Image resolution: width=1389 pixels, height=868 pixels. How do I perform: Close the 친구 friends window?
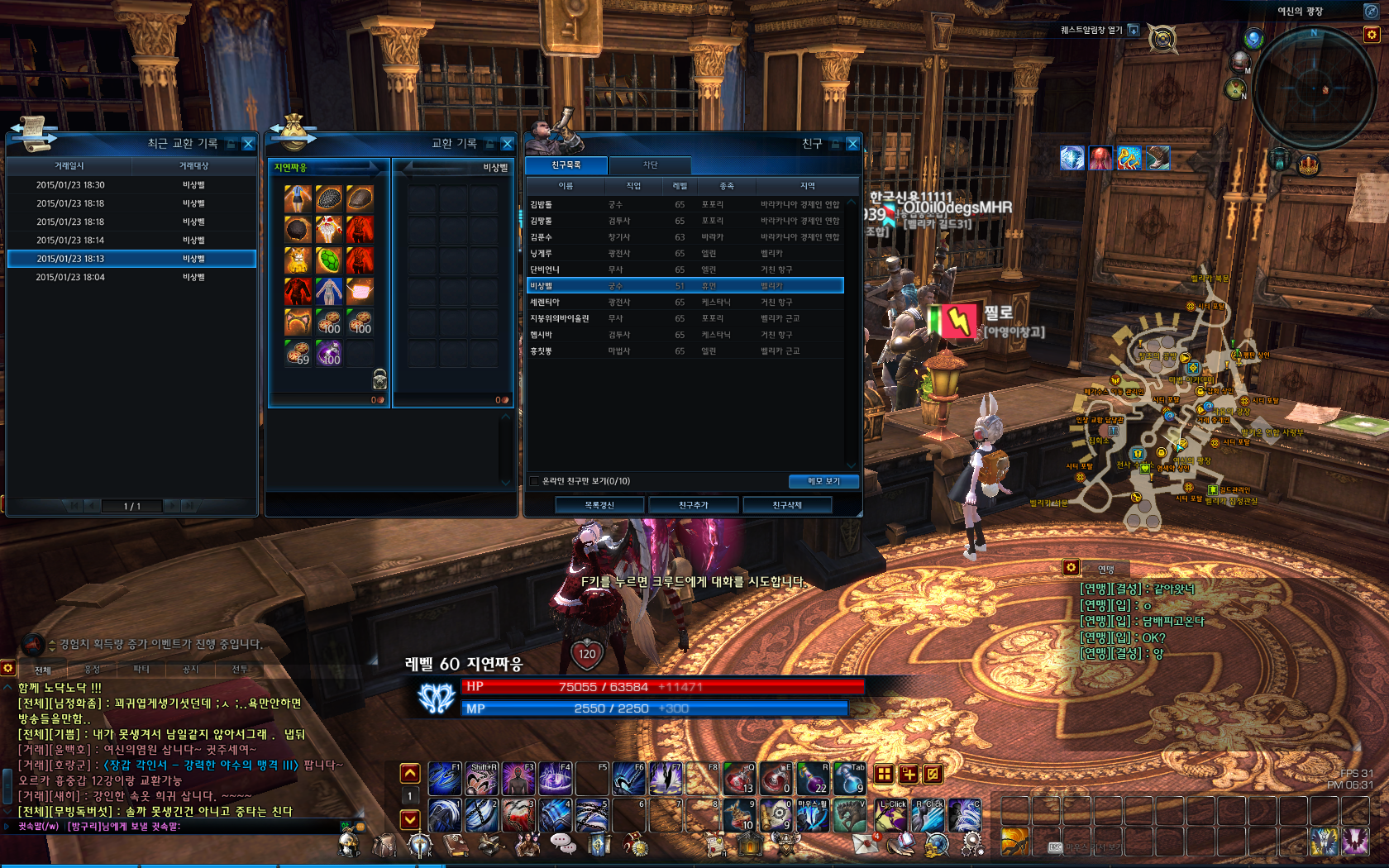(852, 144)
